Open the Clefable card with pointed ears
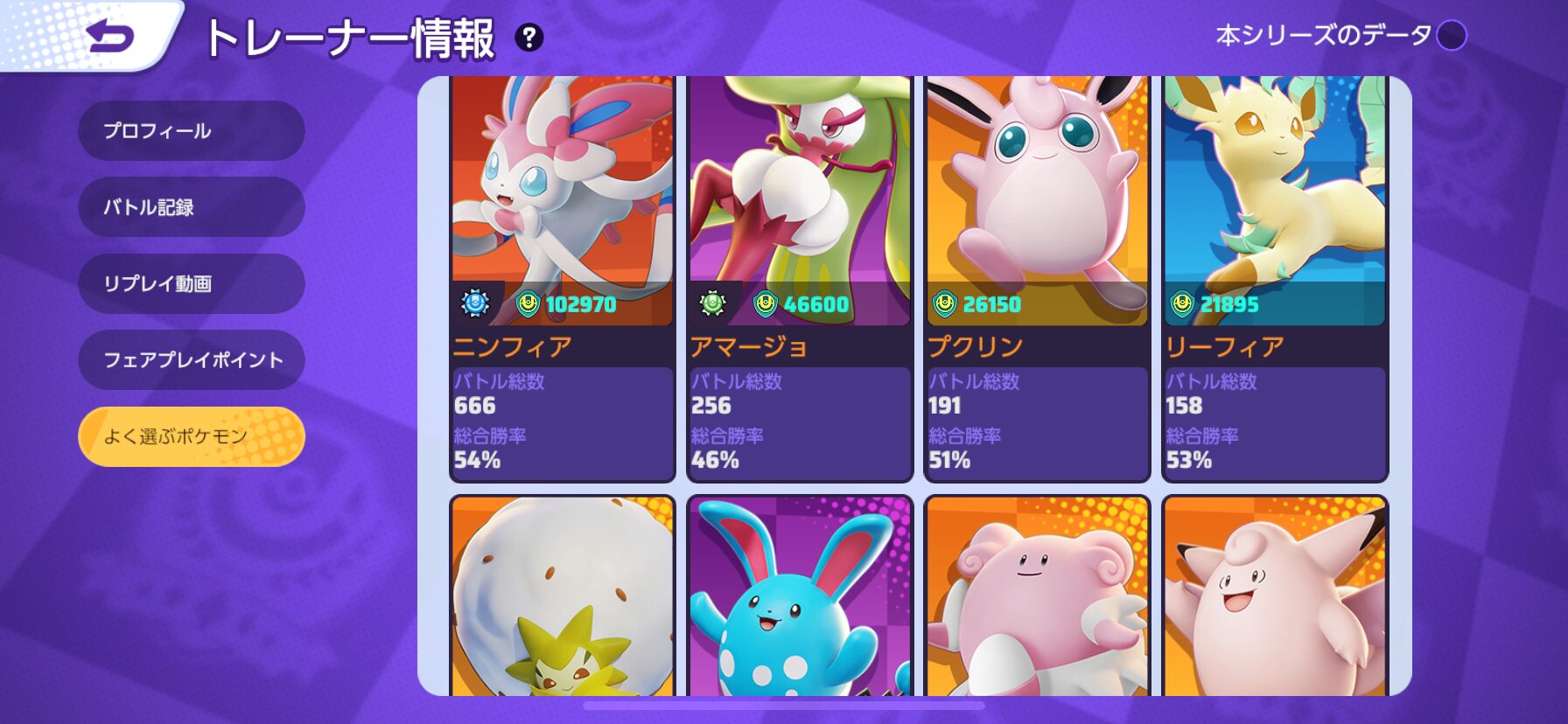The width and height of the screenshot is (1568, 724). tap(1275, 597)
